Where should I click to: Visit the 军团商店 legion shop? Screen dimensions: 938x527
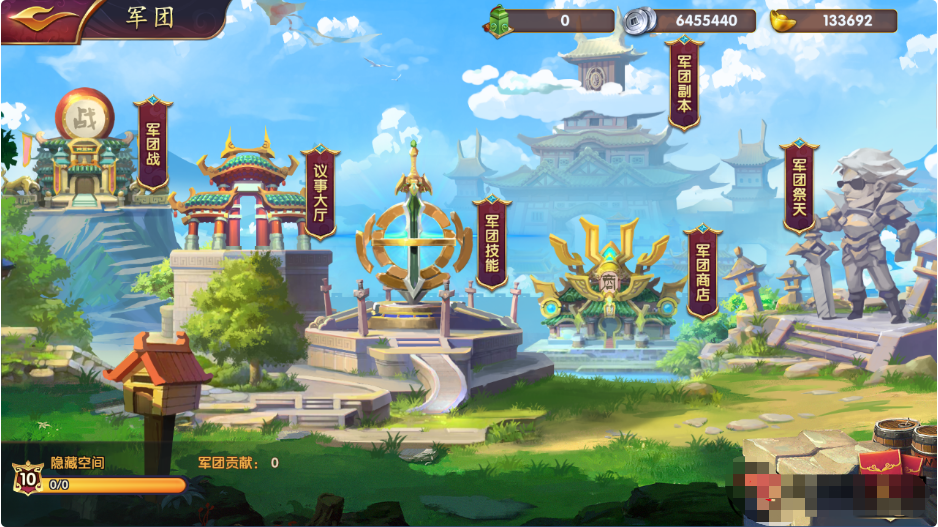pos(702,270)
